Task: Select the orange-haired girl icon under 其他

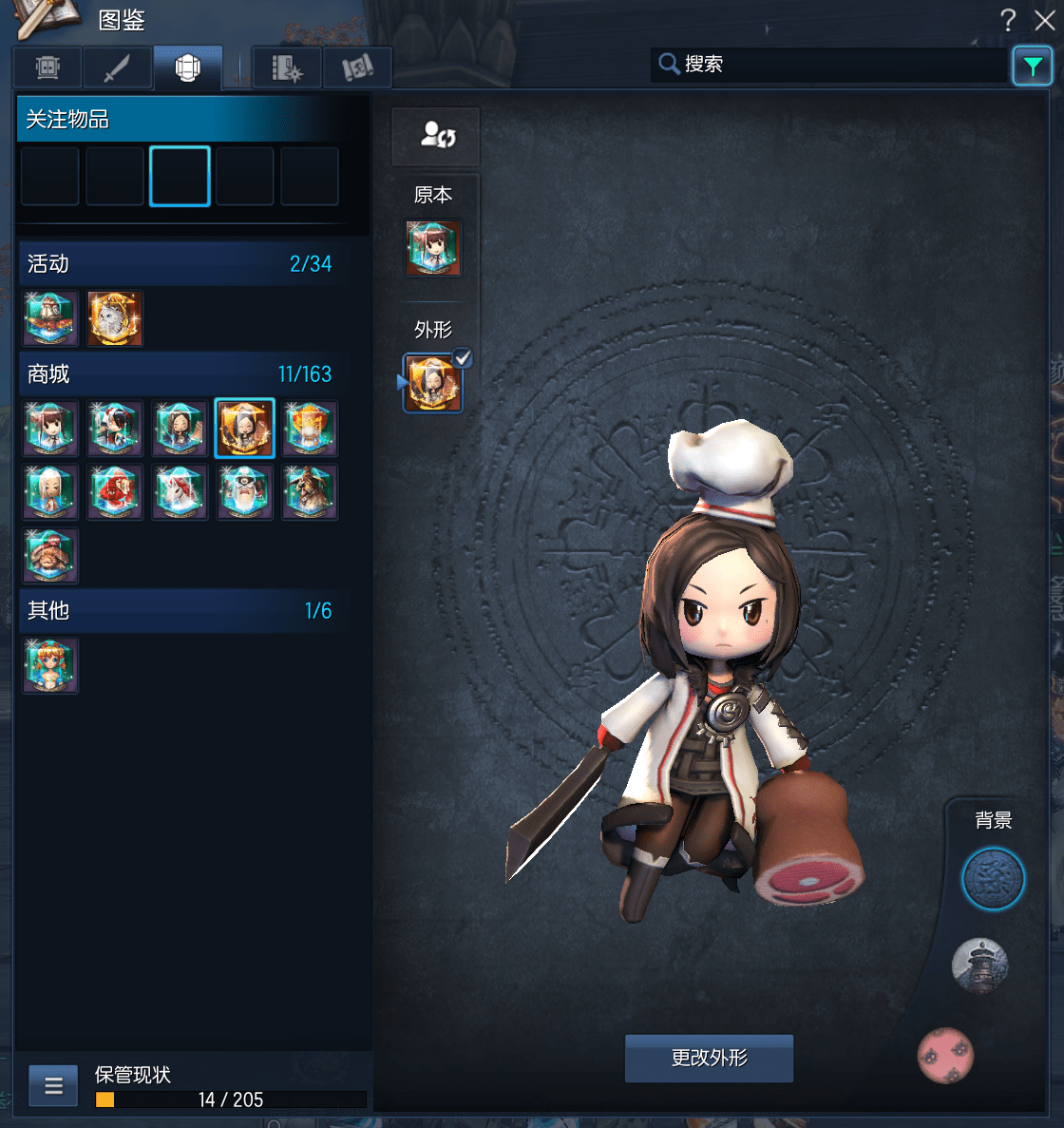Action: [x=50, y=665]
